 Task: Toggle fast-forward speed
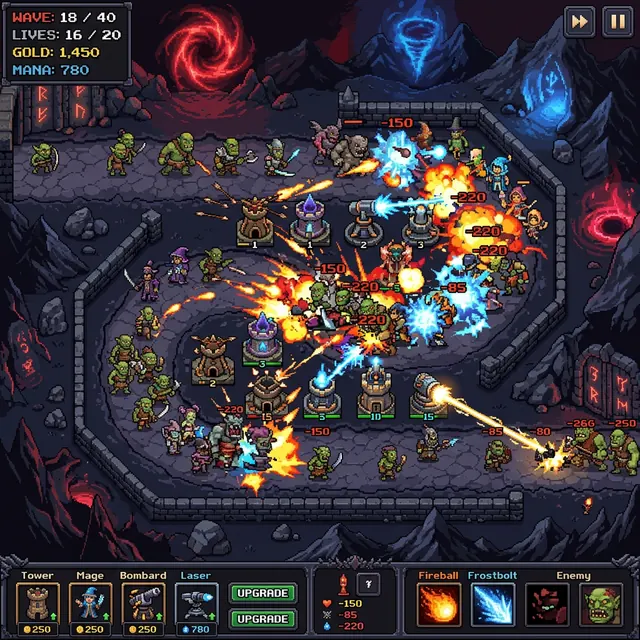point(580,22)
